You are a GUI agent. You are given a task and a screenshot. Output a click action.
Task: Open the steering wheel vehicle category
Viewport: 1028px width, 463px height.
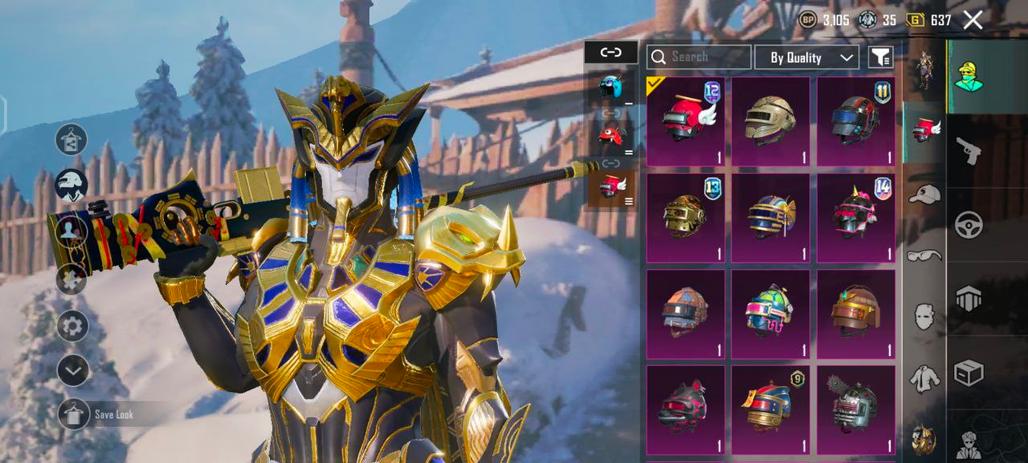[967, 225]
